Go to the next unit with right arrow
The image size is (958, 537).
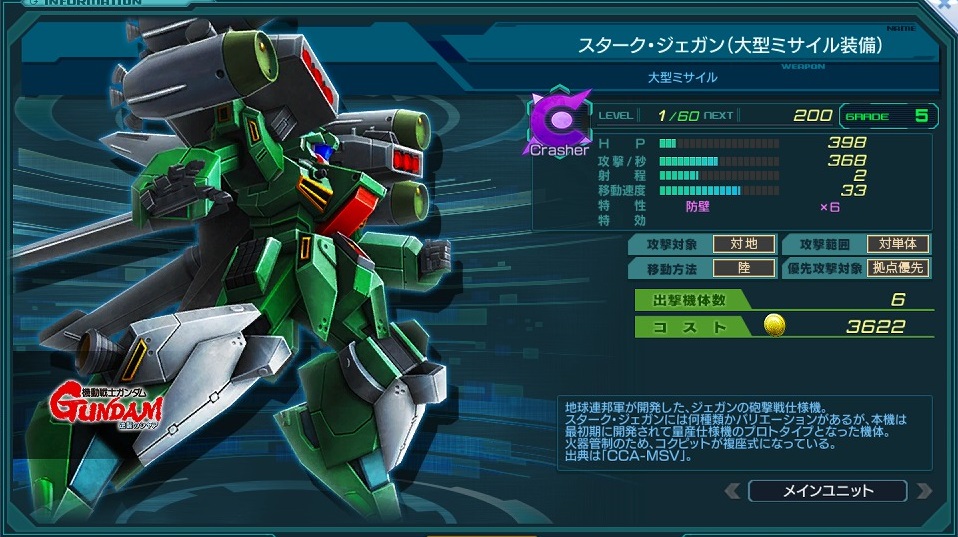(923, 491)
